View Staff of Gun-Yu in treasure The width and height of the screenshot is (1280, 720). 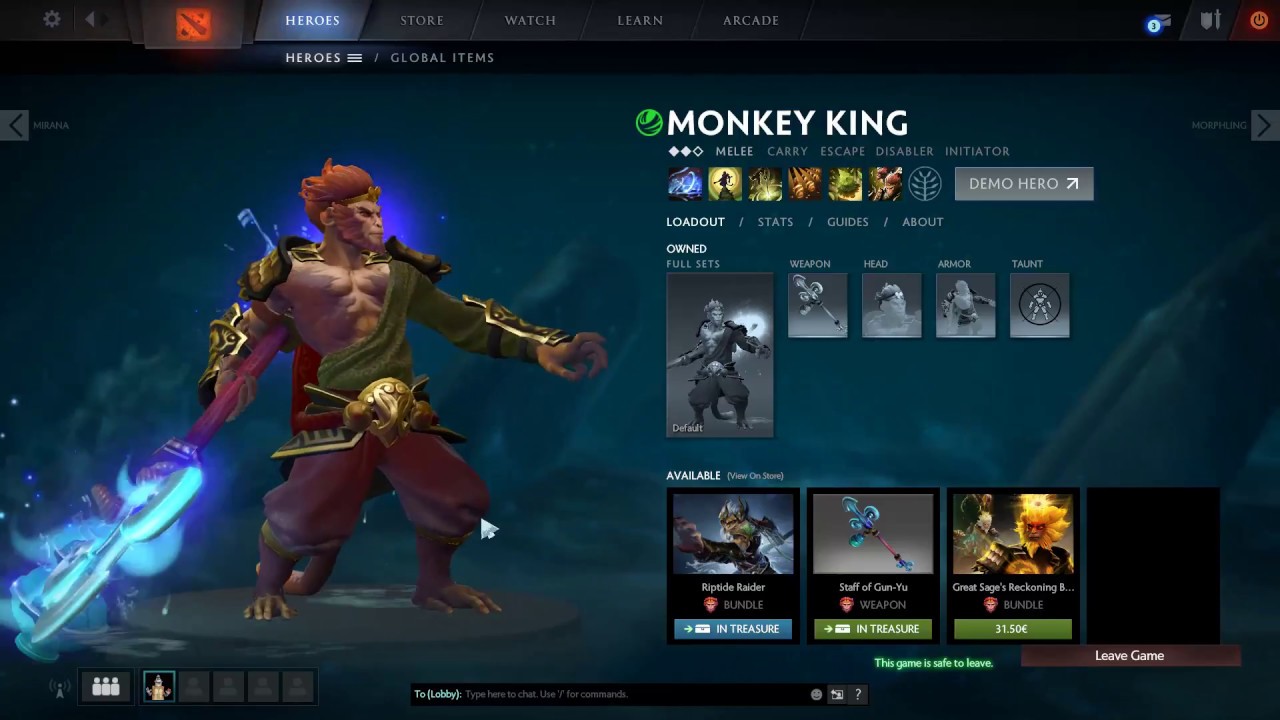coord(873,629)
